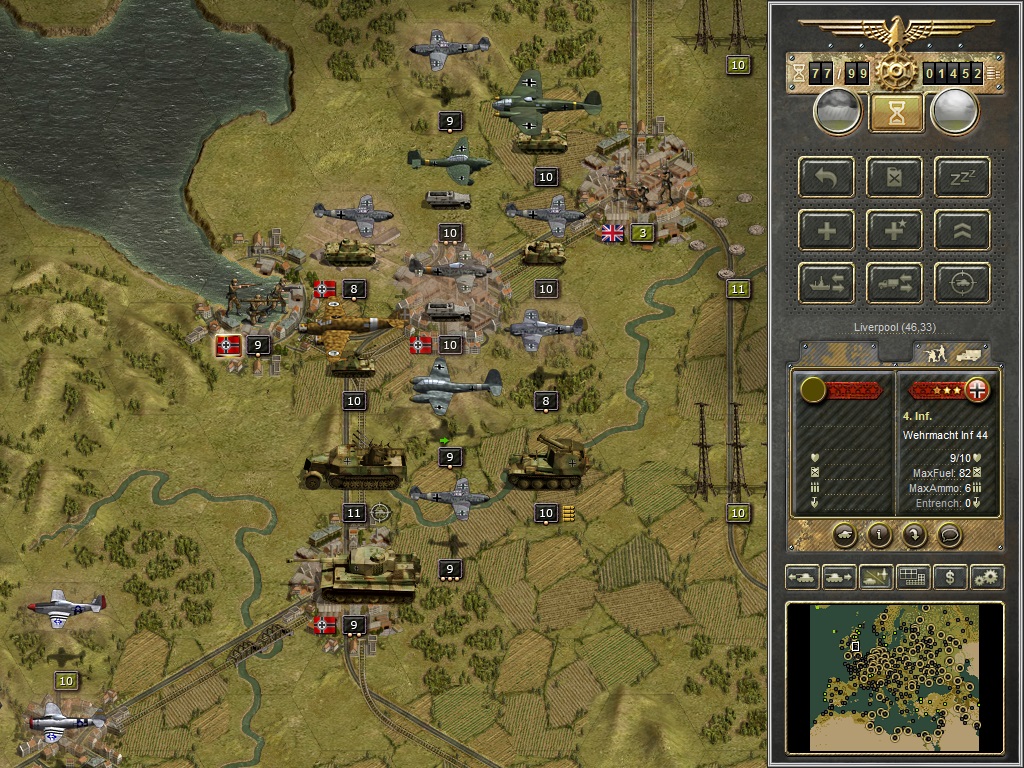
Task: Activate the tank crosshair button
Action: (962, 283)
